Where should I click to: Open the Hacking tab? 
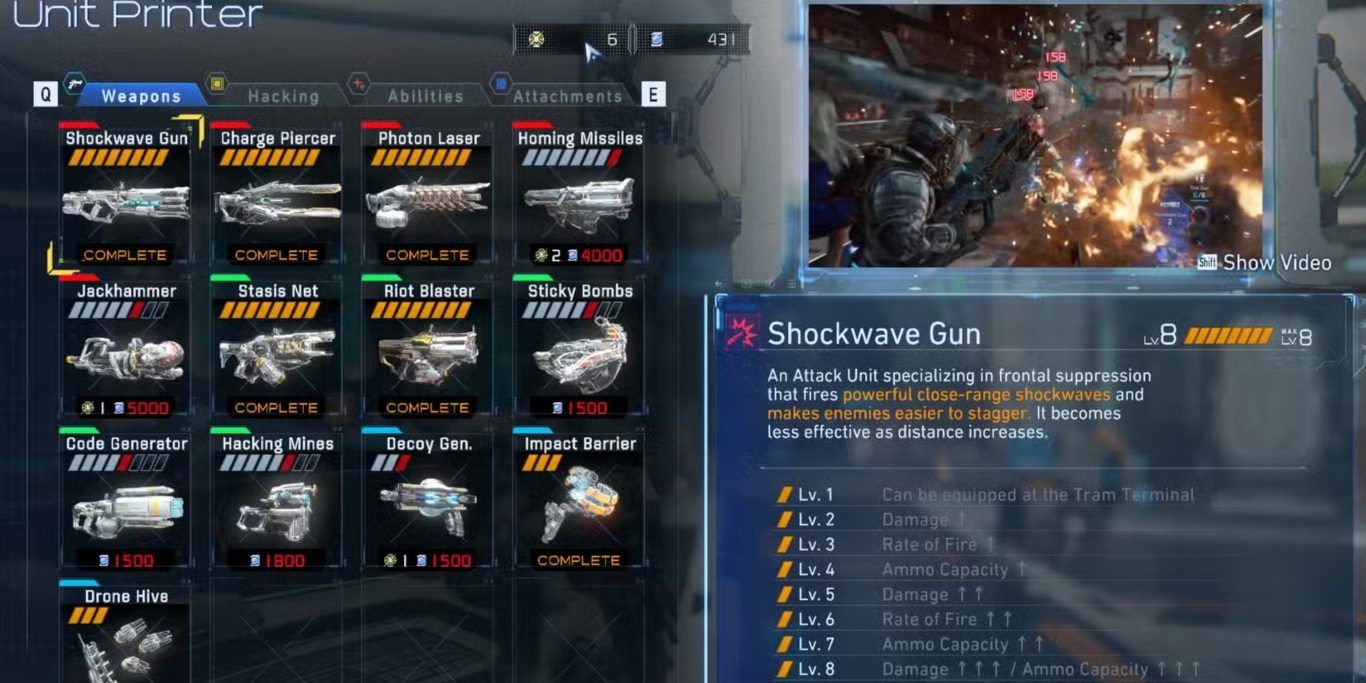[x=283, y=96]
